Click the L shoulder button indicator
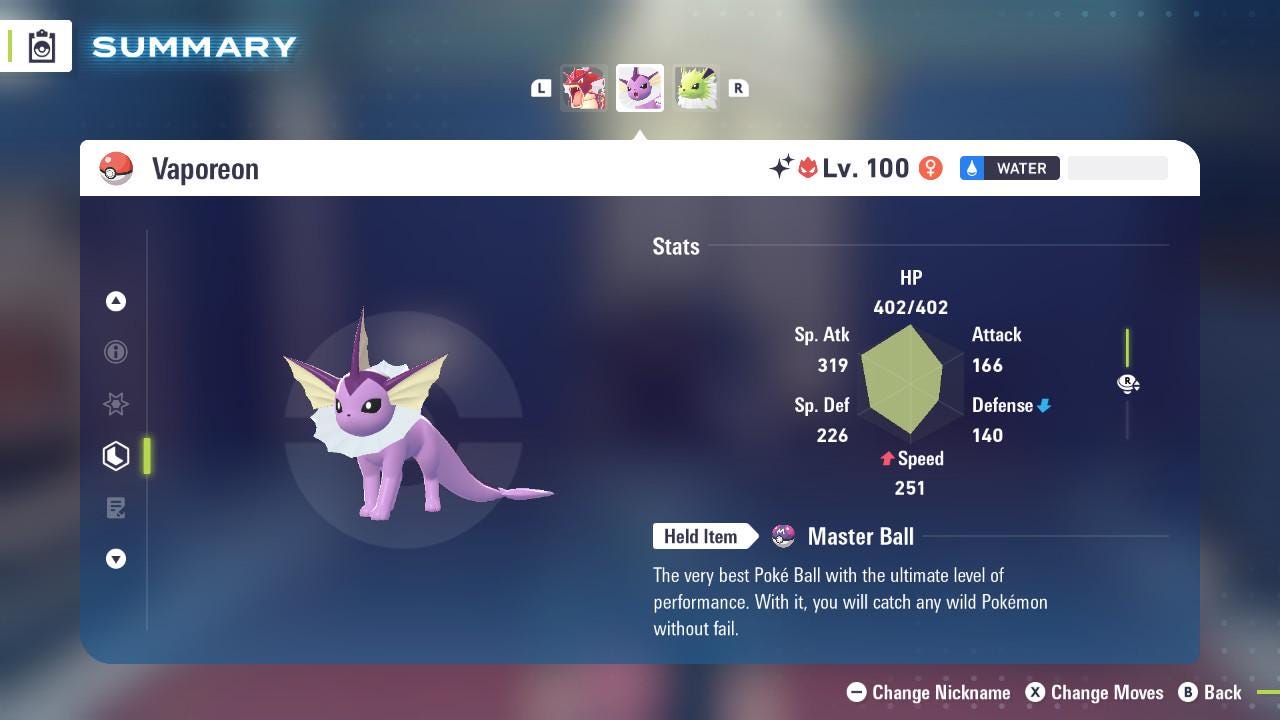 [541, 88]
